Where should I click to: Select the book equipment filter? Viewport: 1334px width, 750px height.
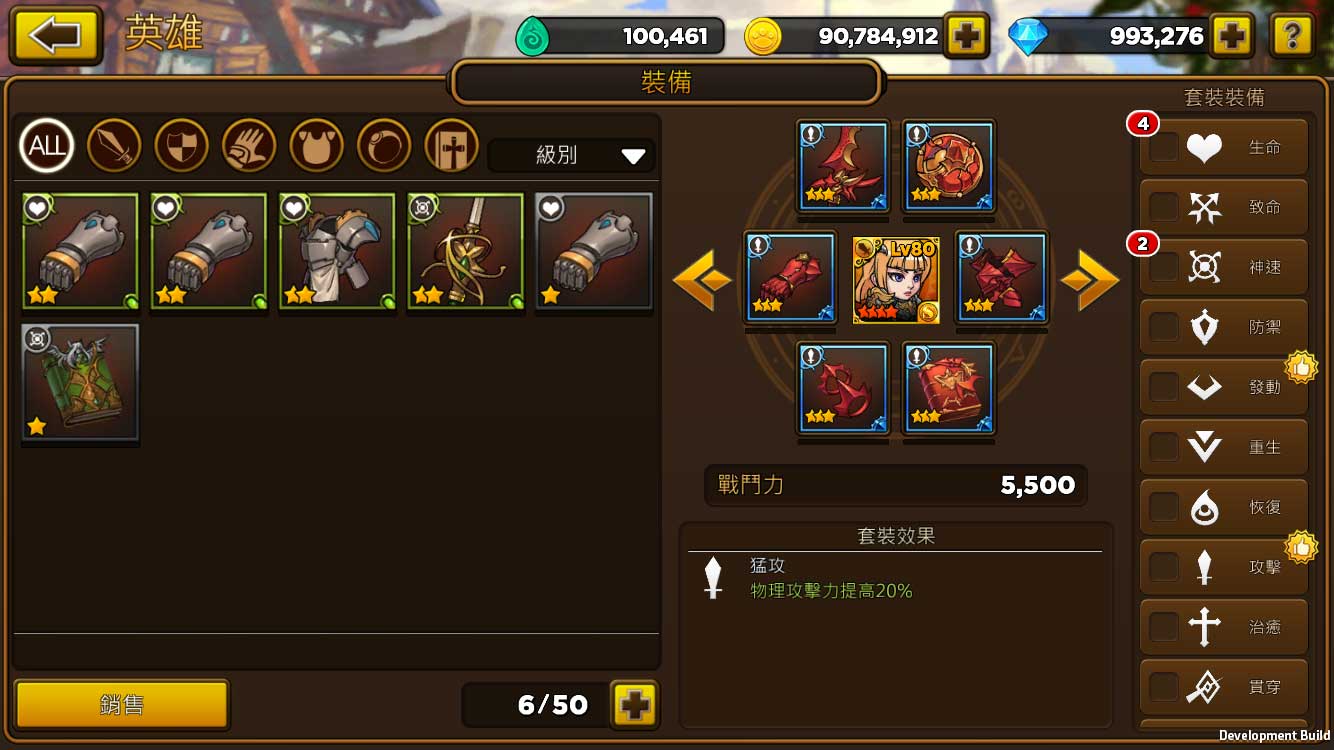coord(450,145)
